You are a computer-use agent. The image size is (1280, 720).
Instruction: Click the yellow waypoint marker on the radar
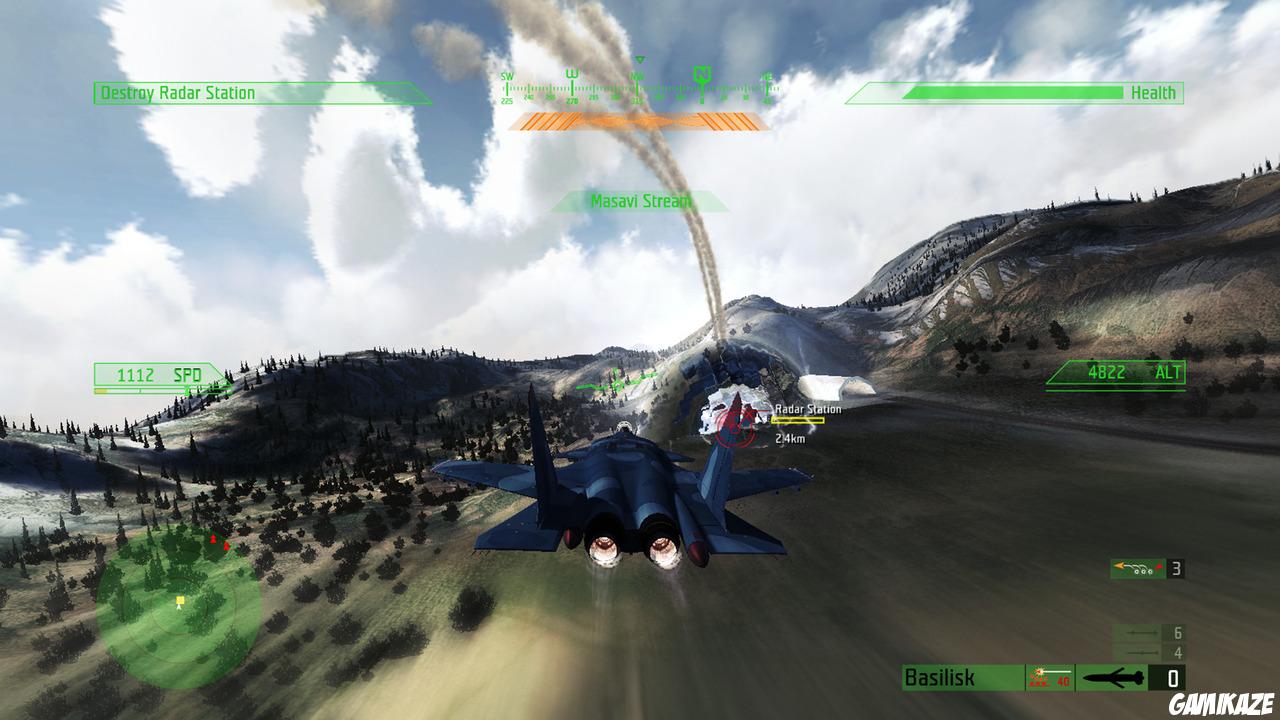(x=178, y=601)
